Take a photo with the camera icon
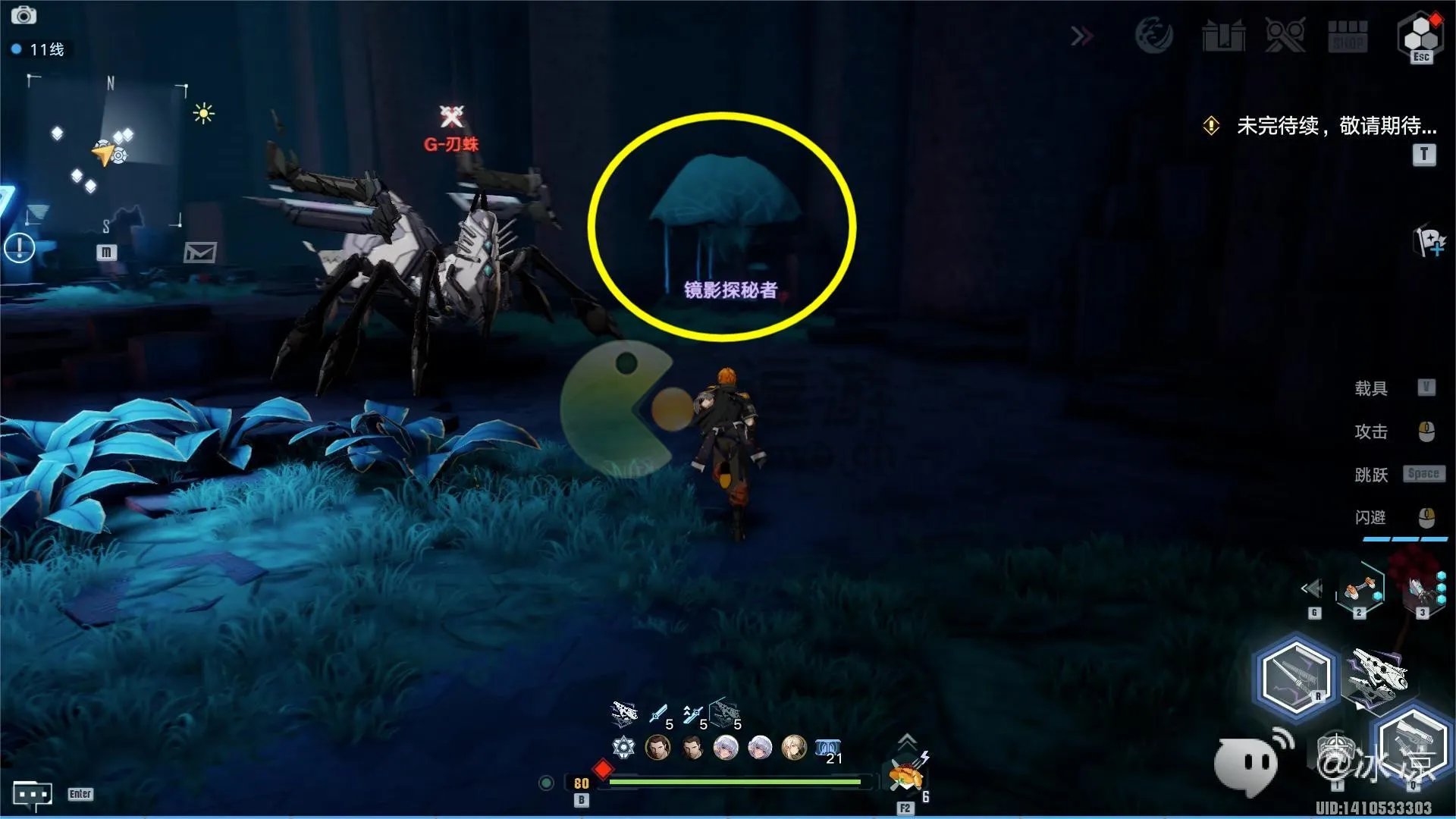 24,15
